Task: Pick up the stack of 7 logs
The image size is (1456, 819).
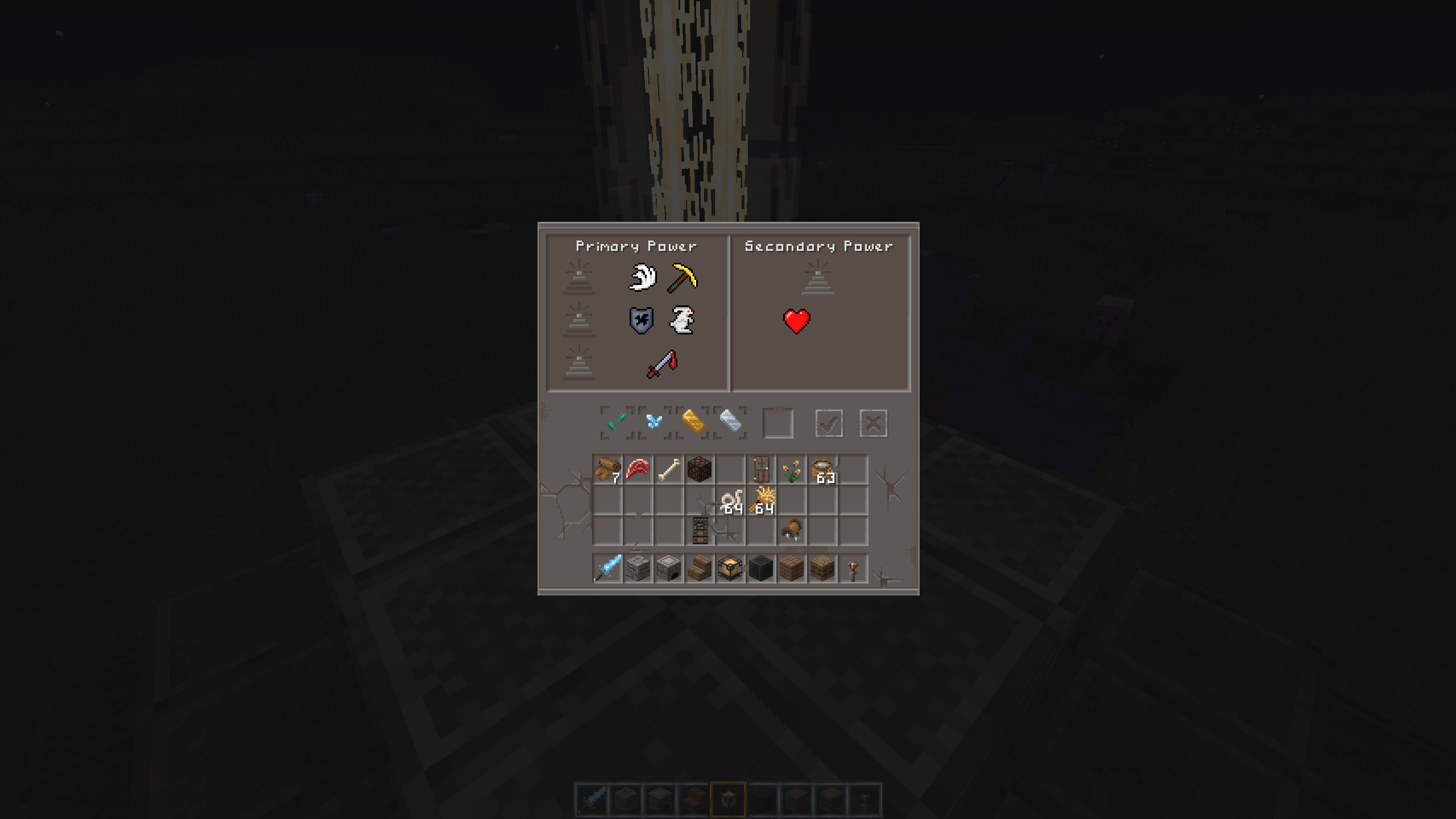Action: click(x=607, y=470)
